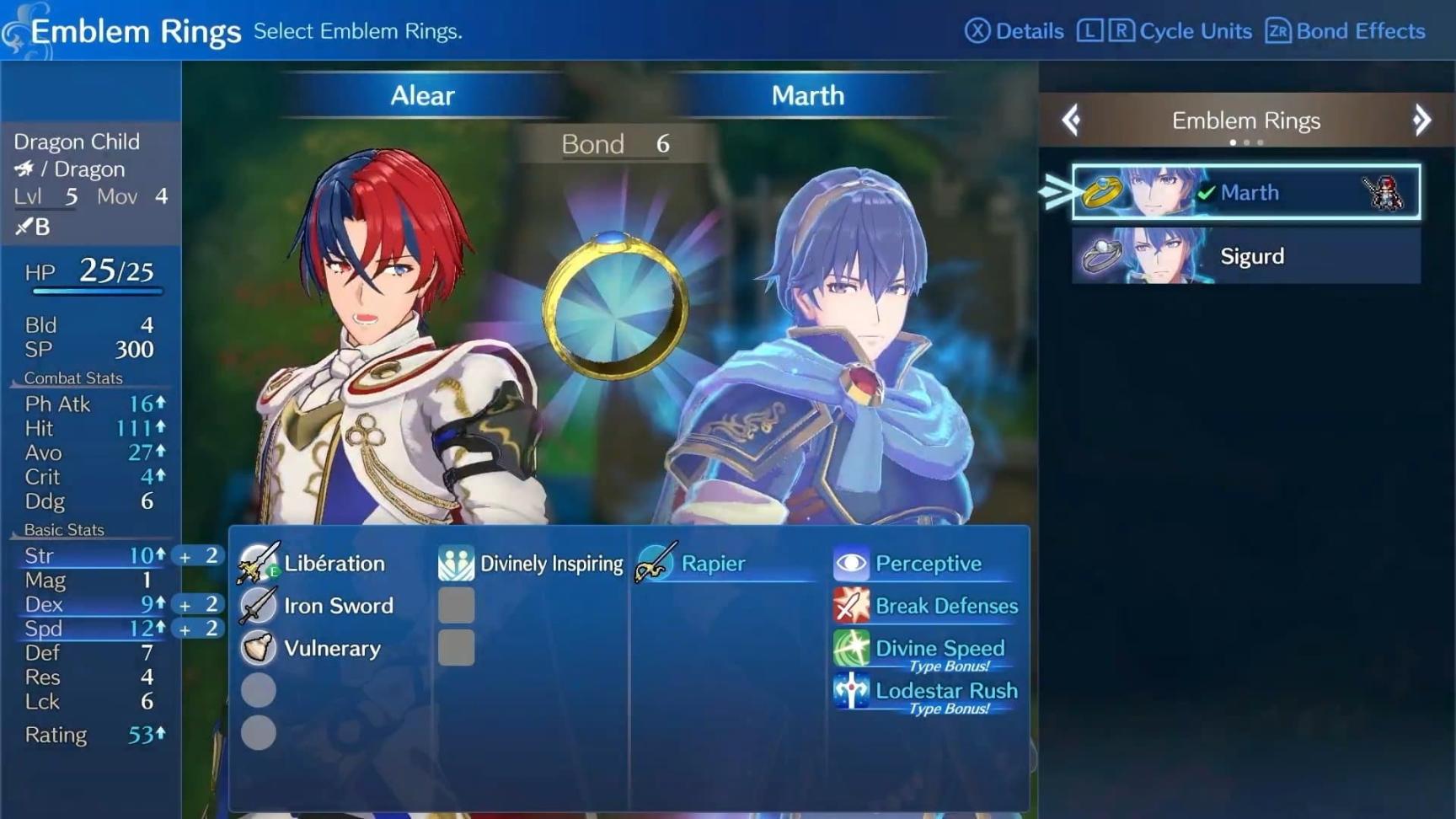
Task: Select the Divinely Inspiring sync skill icon
Action: pos(456,563)
